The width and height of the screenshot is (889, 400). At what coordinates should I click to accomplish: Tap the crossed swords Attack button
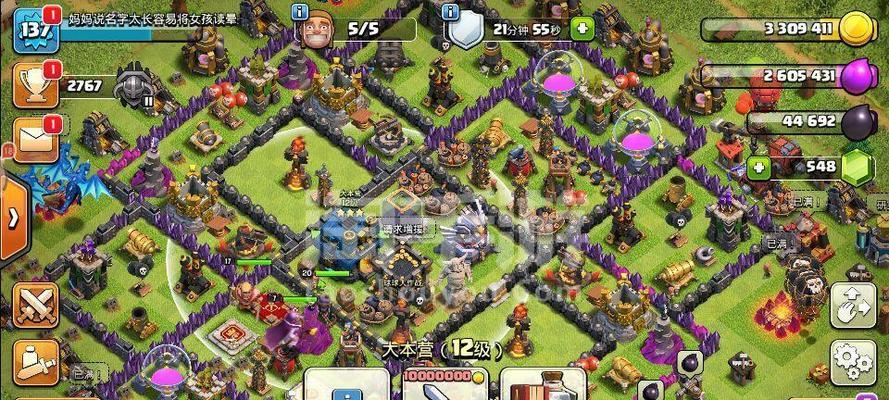tap(37, 303)
